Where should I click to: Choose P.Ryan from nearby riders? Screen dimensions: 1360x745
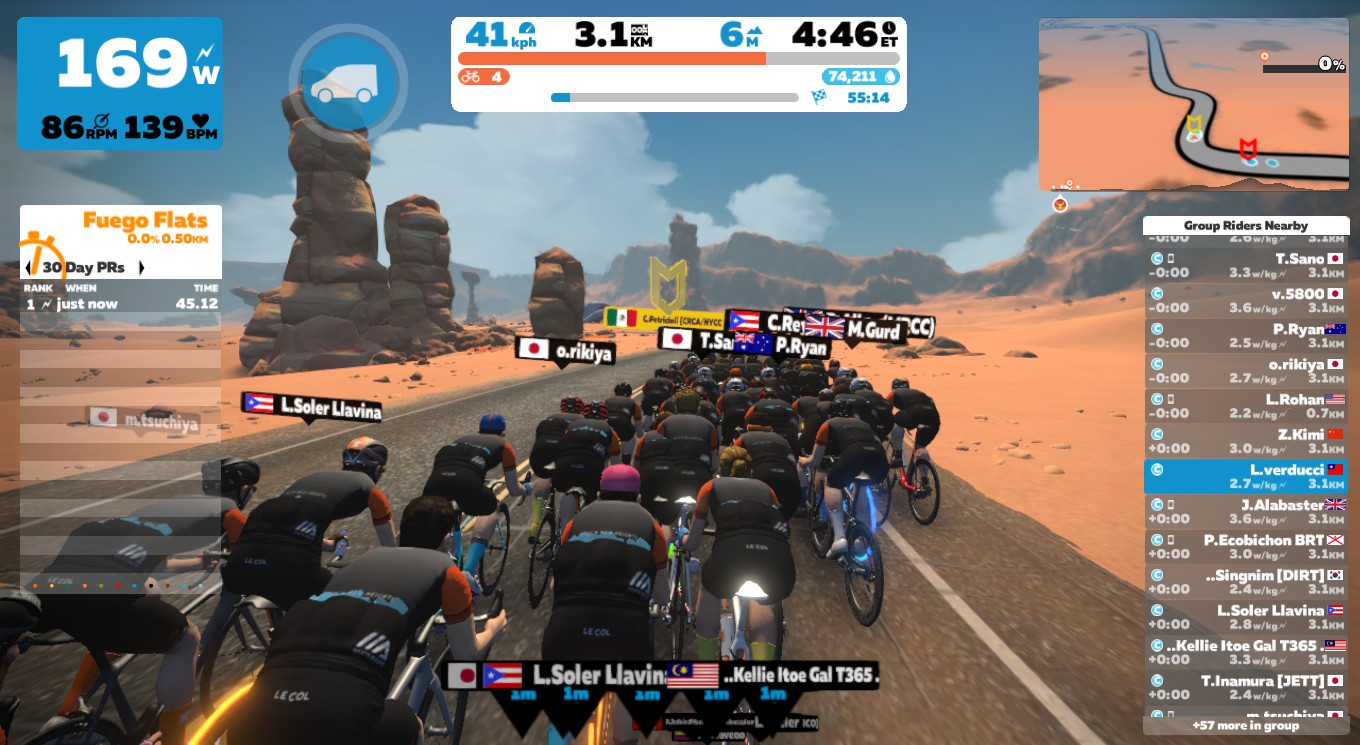(x=1246, y=335)
